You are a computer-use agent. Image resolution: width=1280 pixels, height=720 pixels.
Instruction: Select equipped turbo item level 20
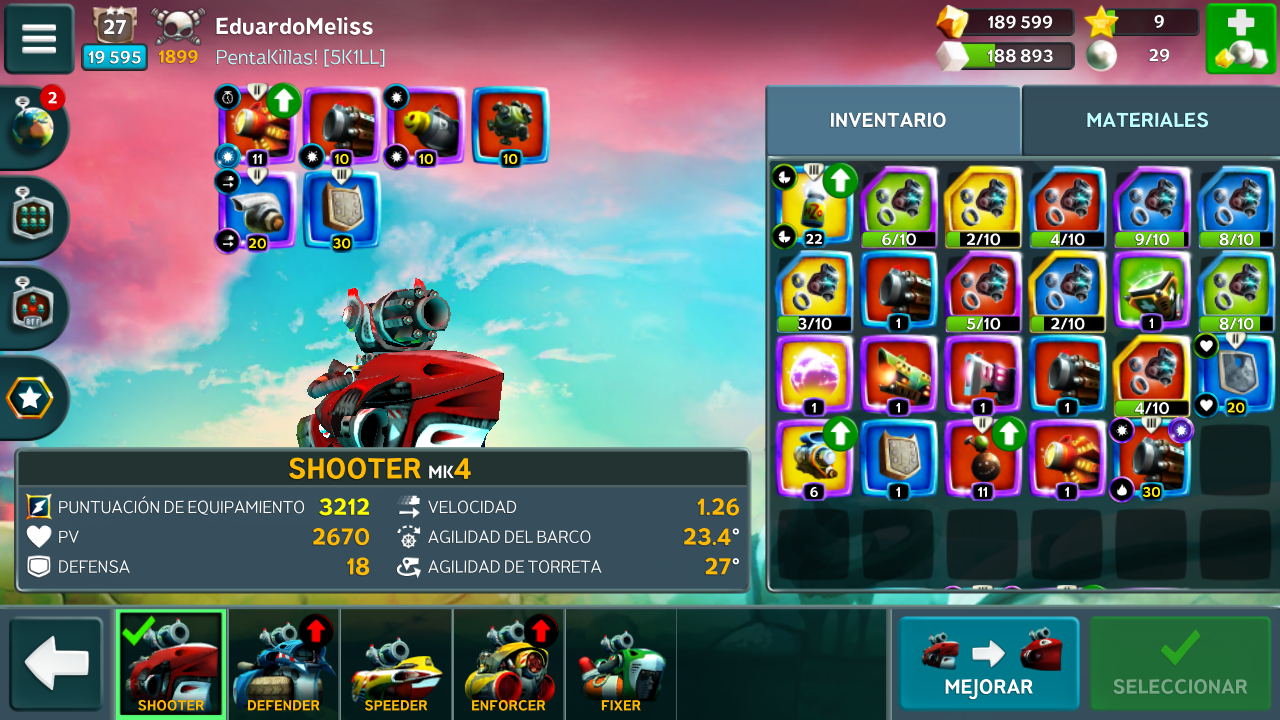pyautogui.click(x=257, y=209)
